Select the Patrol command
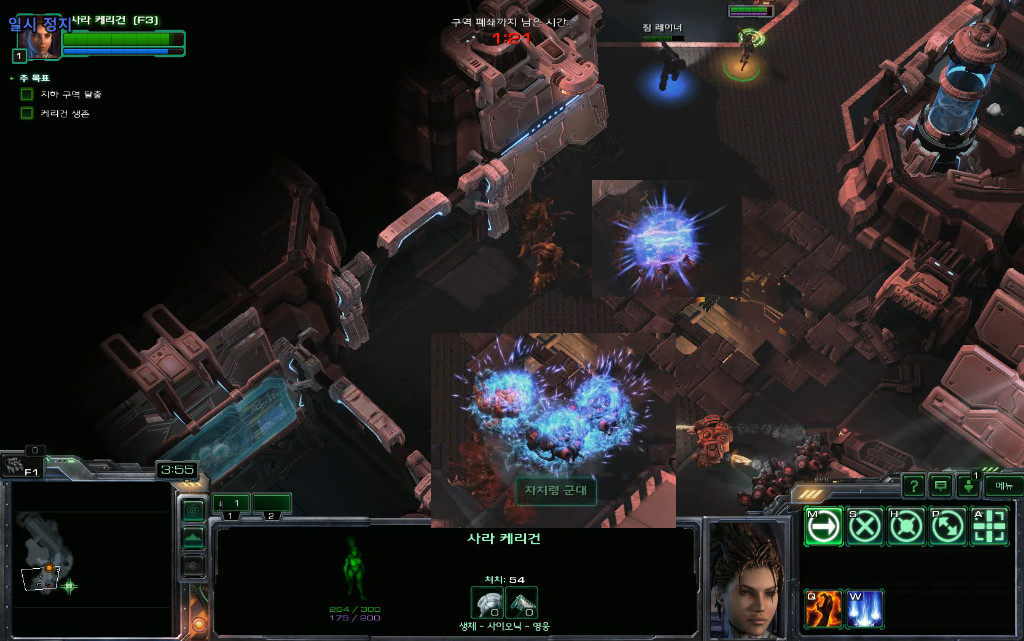Viewport: 1024px width, 641px height. pos(947,526)
